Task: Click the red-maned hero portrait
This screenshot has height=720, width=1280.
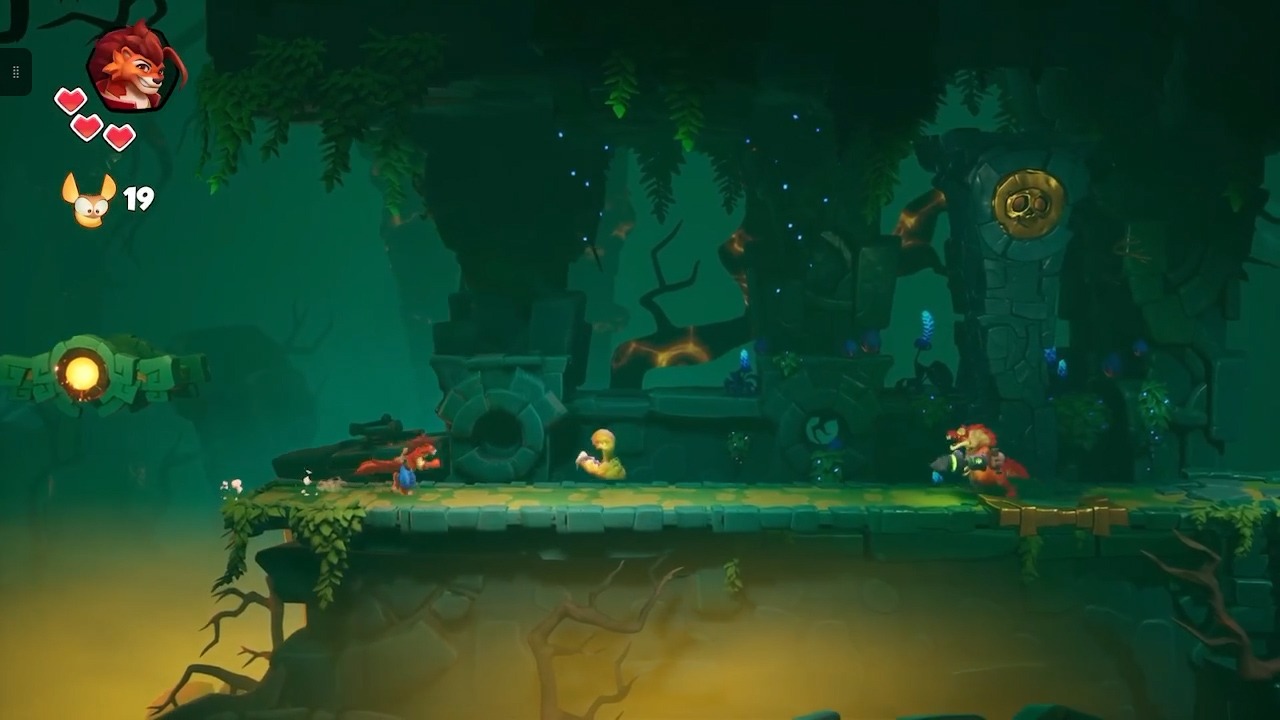Action: click(135, 67)
